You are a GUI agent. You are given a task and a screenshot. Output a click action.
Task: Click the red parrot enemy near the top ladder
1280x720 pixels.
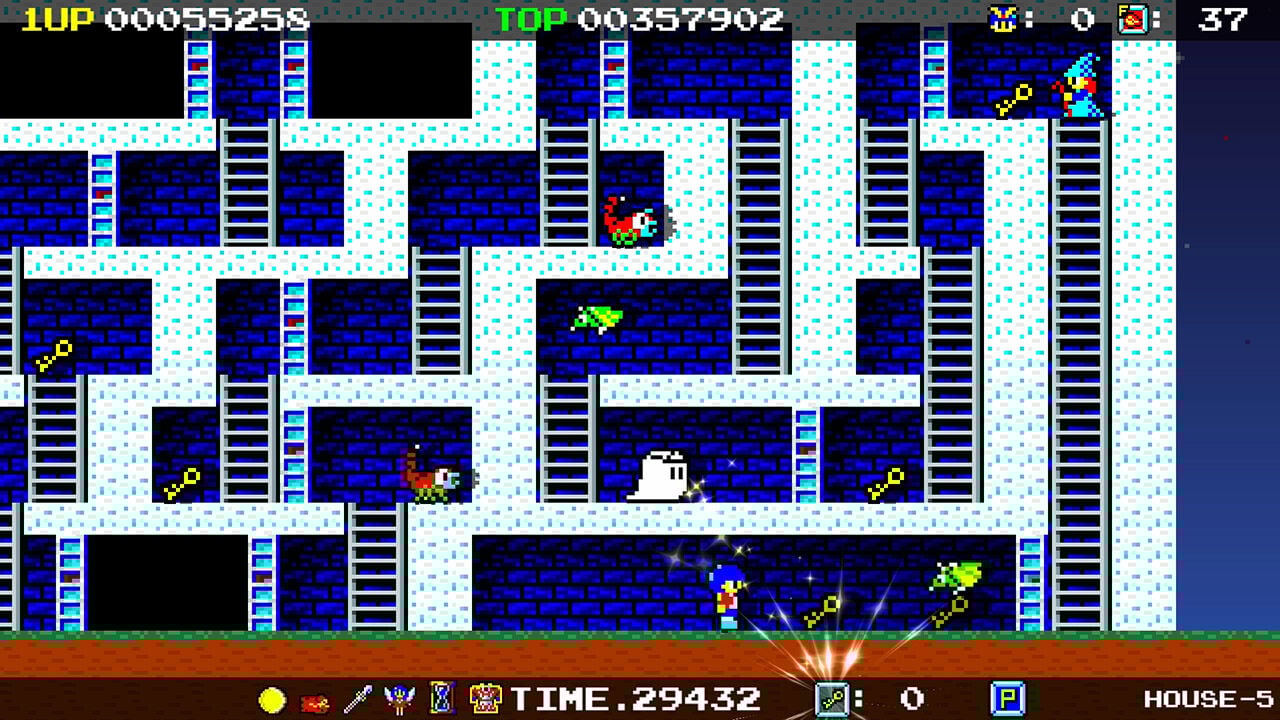tap(630, 222)
